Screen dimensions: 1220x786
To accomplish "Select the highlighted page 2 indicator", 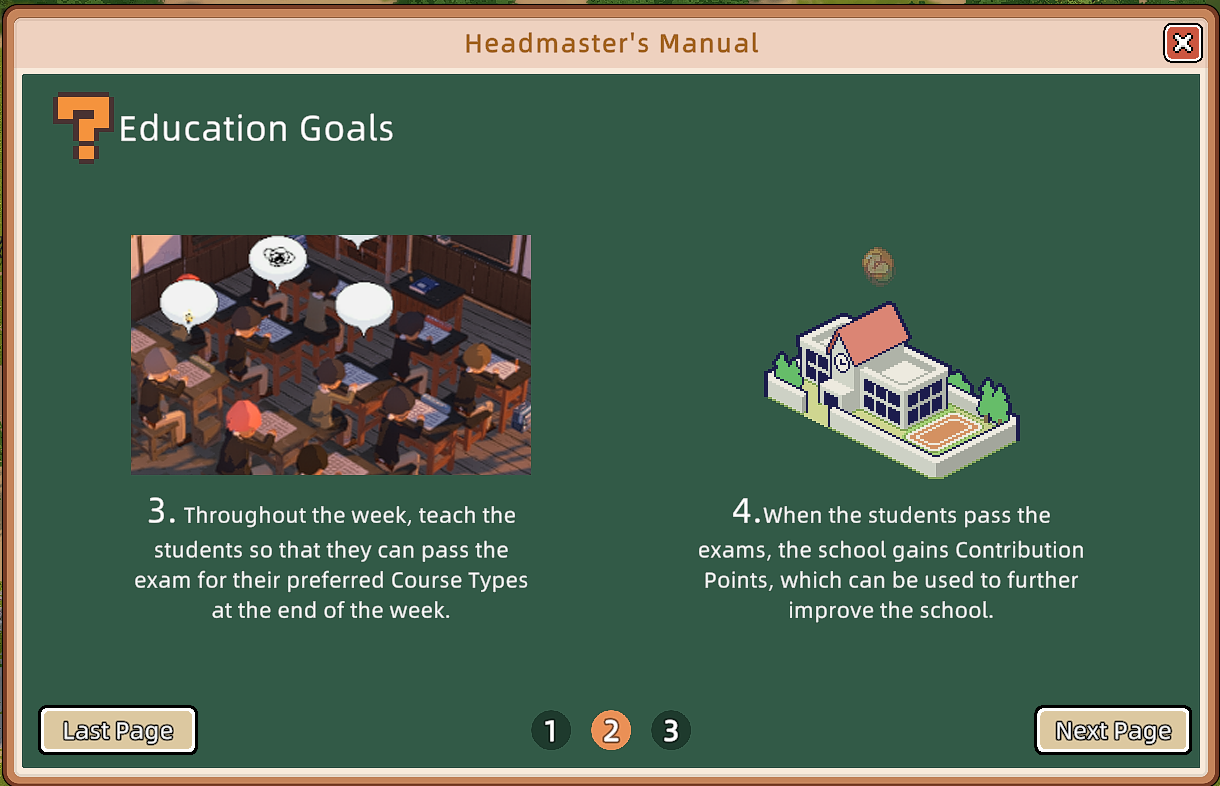I will tap(611, 731).
